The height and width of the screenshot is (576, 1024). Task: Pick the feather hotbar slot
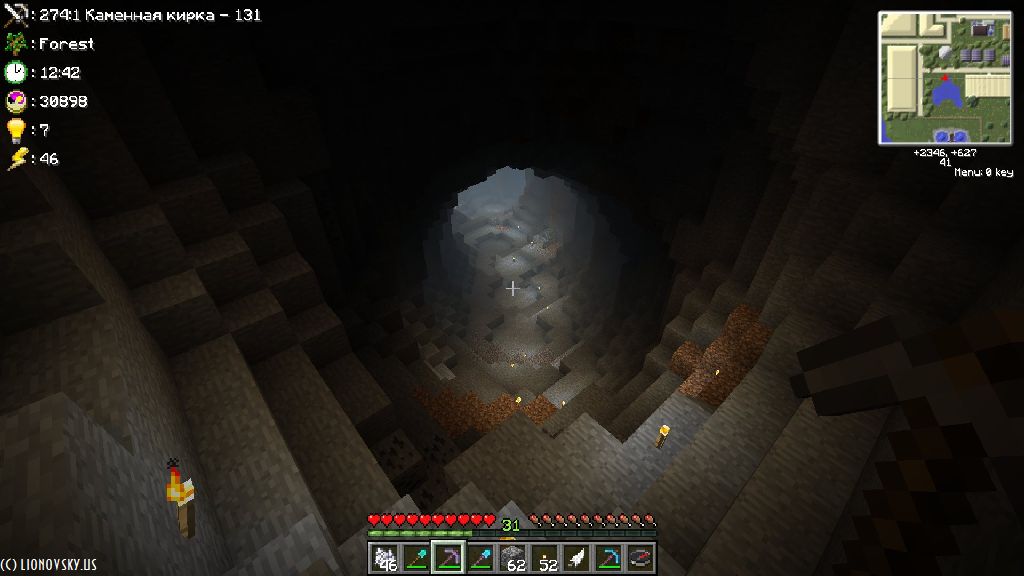[576, 558]
